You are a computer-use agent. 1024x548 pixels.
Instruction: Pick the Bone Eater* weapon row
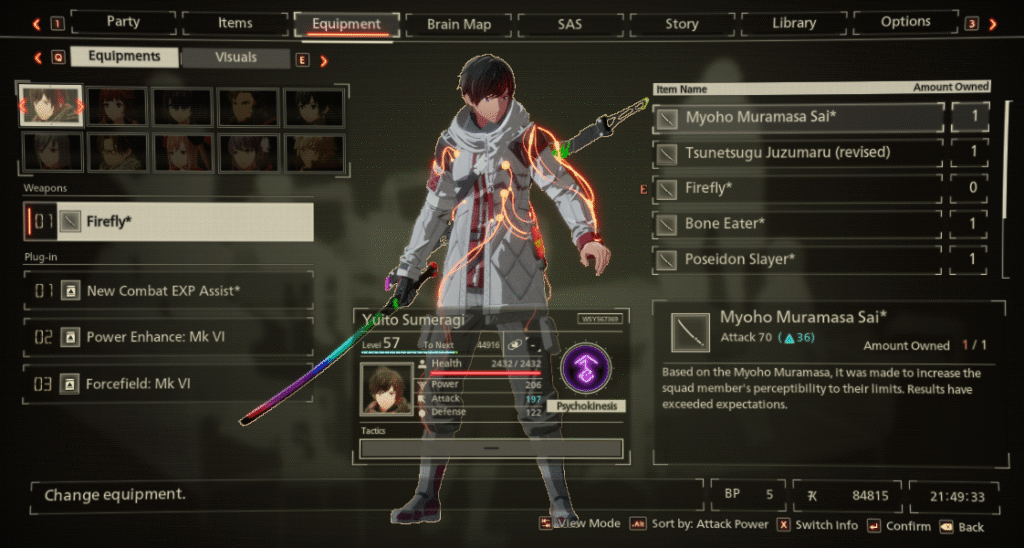point(798,224)
